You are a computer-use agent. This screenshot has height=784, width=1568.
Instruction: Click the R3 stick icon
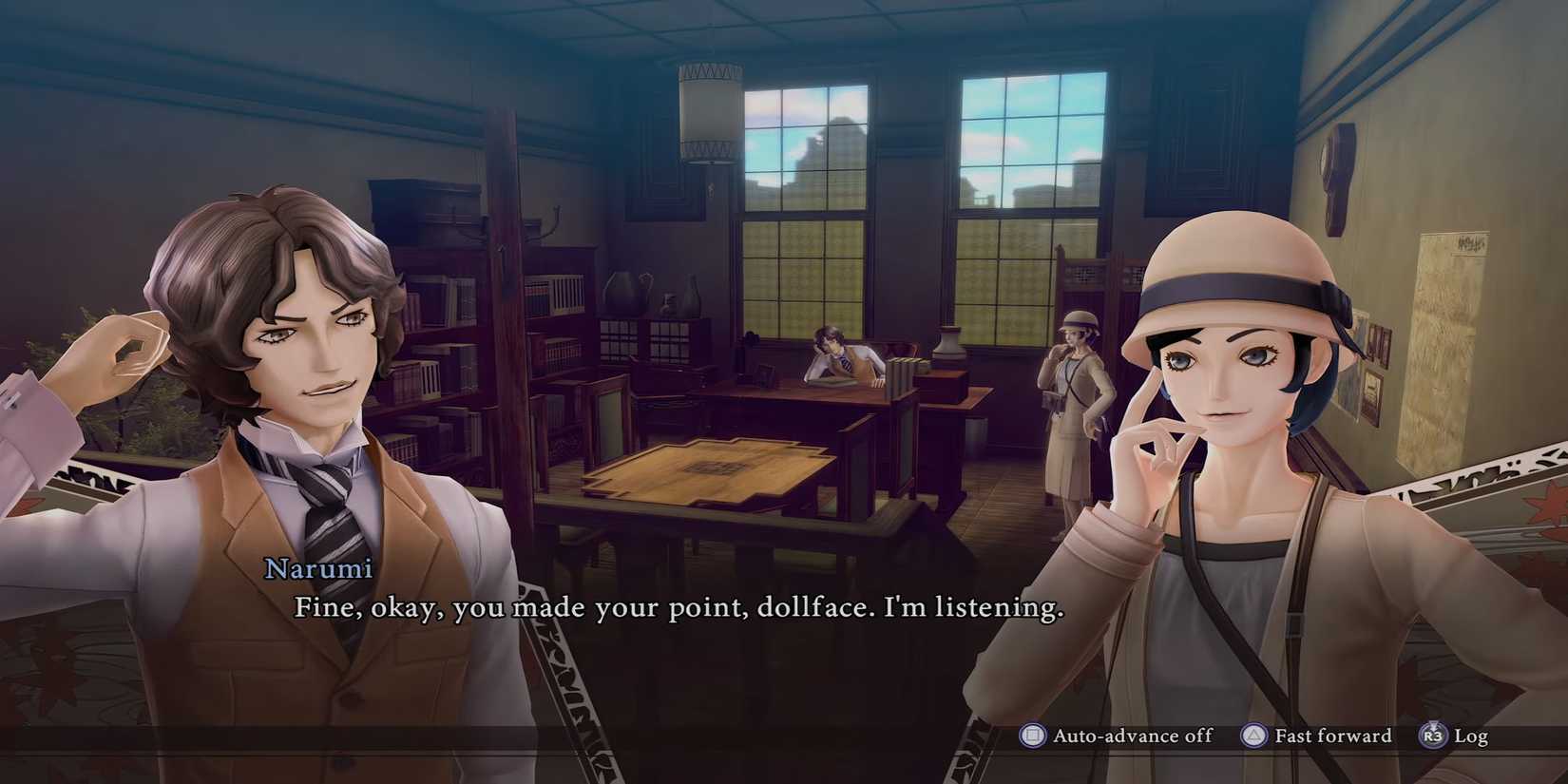pyautogui.click(x=1433, y=736)
